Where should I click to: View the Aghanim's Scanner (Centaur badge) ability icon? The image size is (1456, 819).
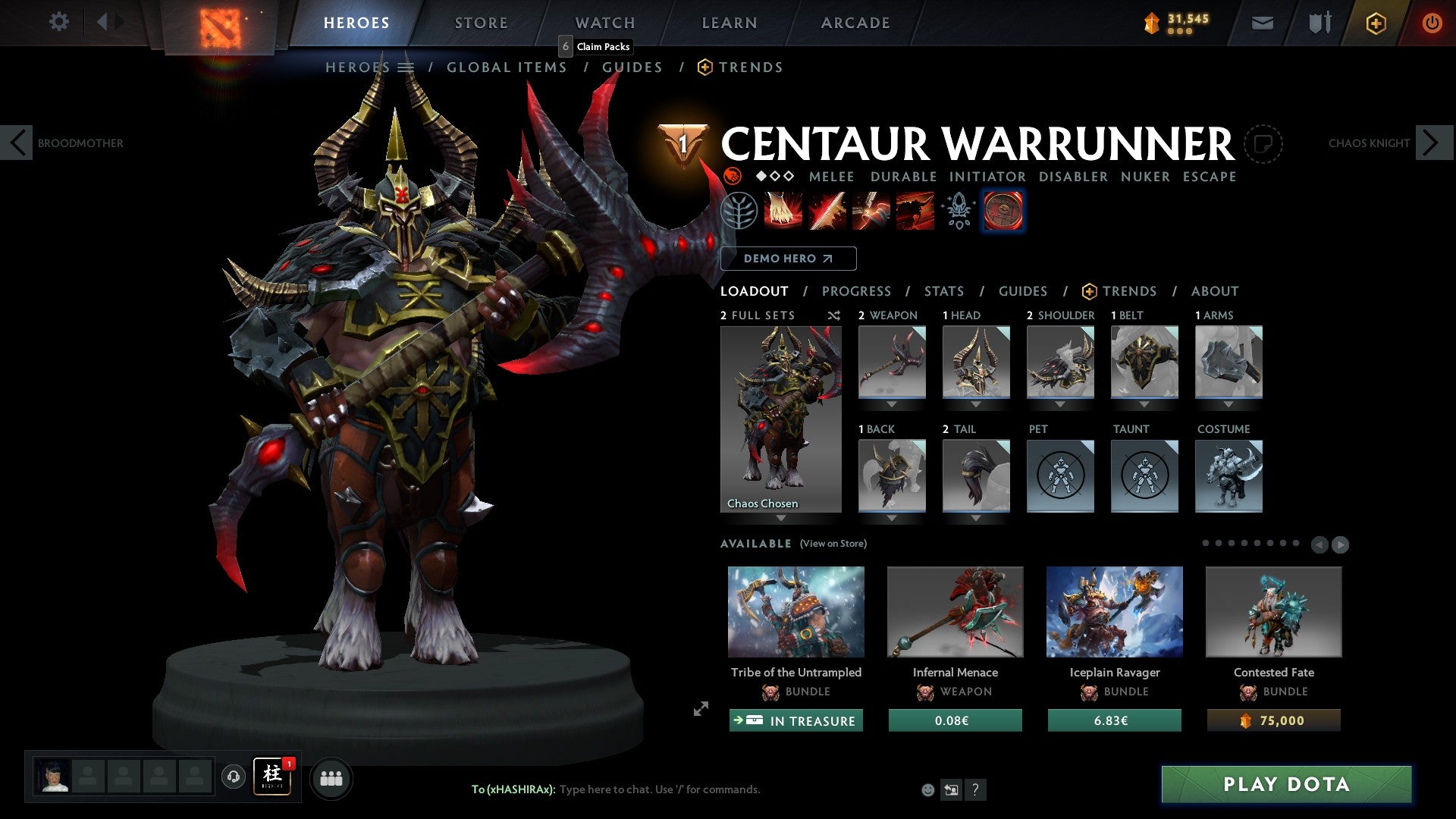pyautogui.click(x=1003, y=211)
